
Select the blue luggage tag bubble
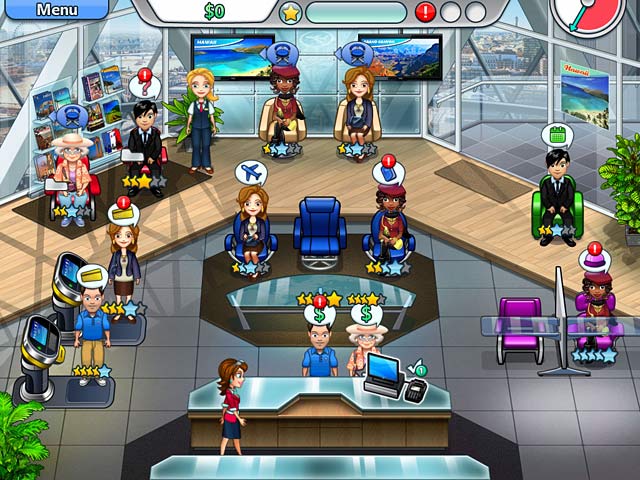[x=389, y=171]
